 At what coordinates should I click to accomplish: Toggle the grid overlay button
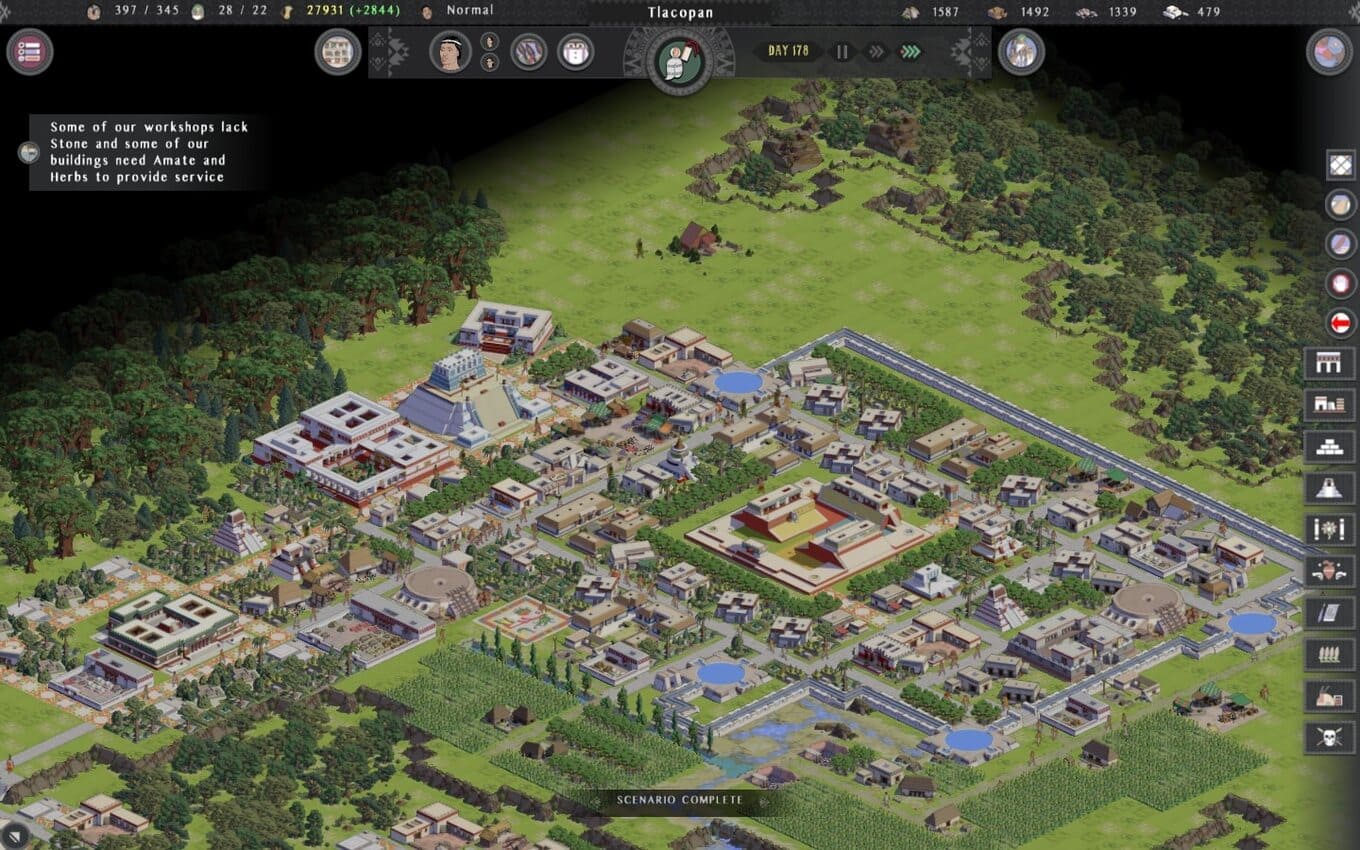(1340, 165)
